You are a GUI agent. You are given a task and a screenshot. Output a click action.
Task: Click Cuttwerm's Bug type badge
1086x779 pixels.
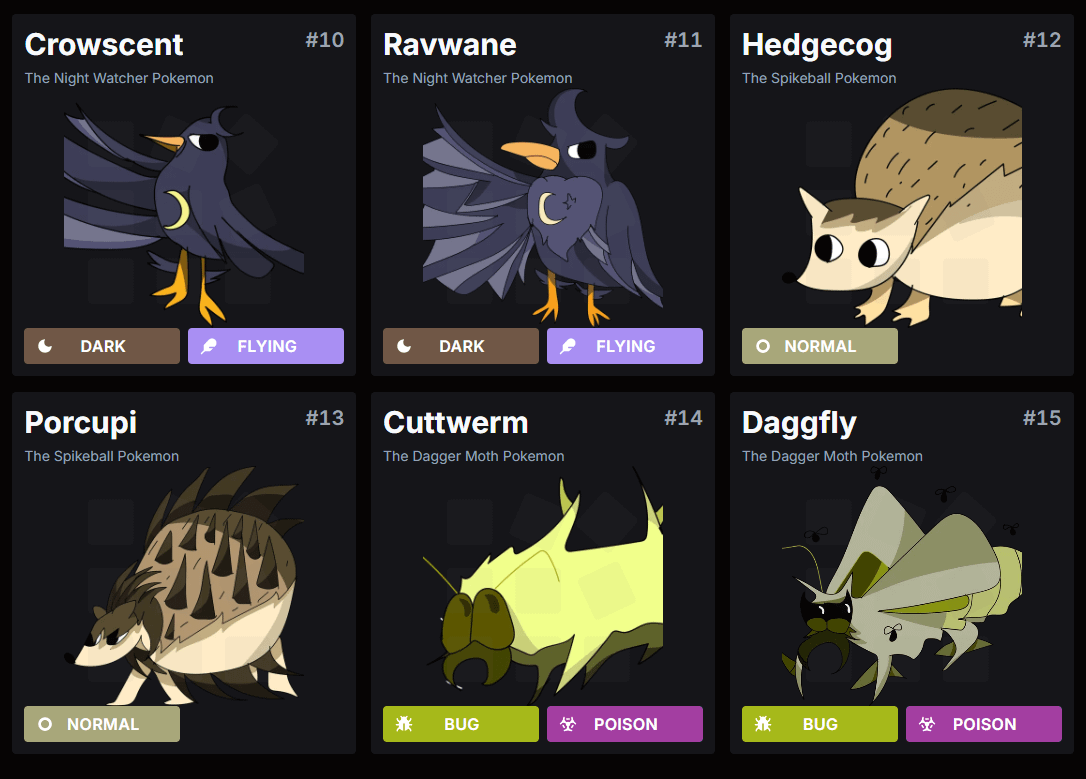tap(461, 724)
